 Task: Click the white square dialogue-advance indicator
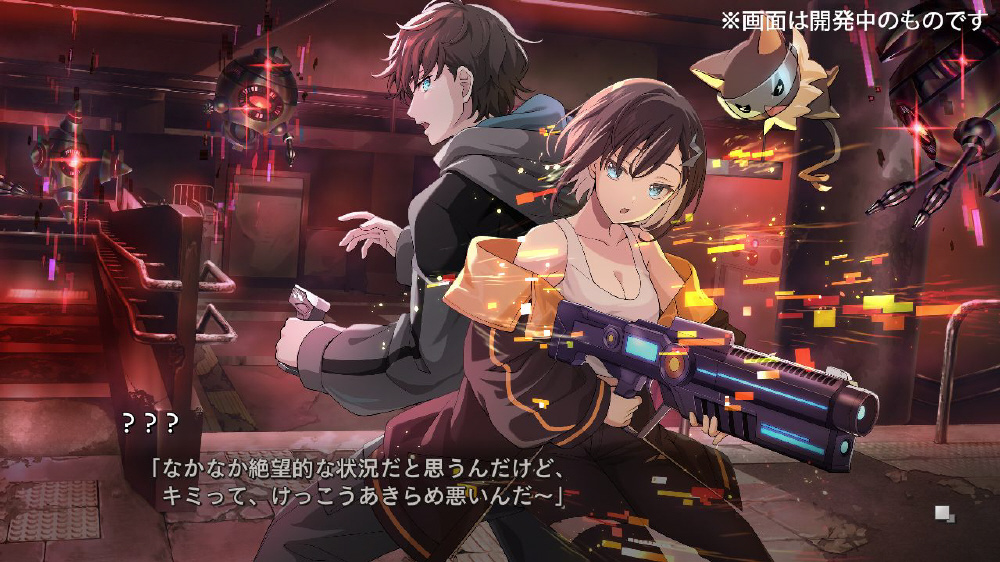(944, 514)
